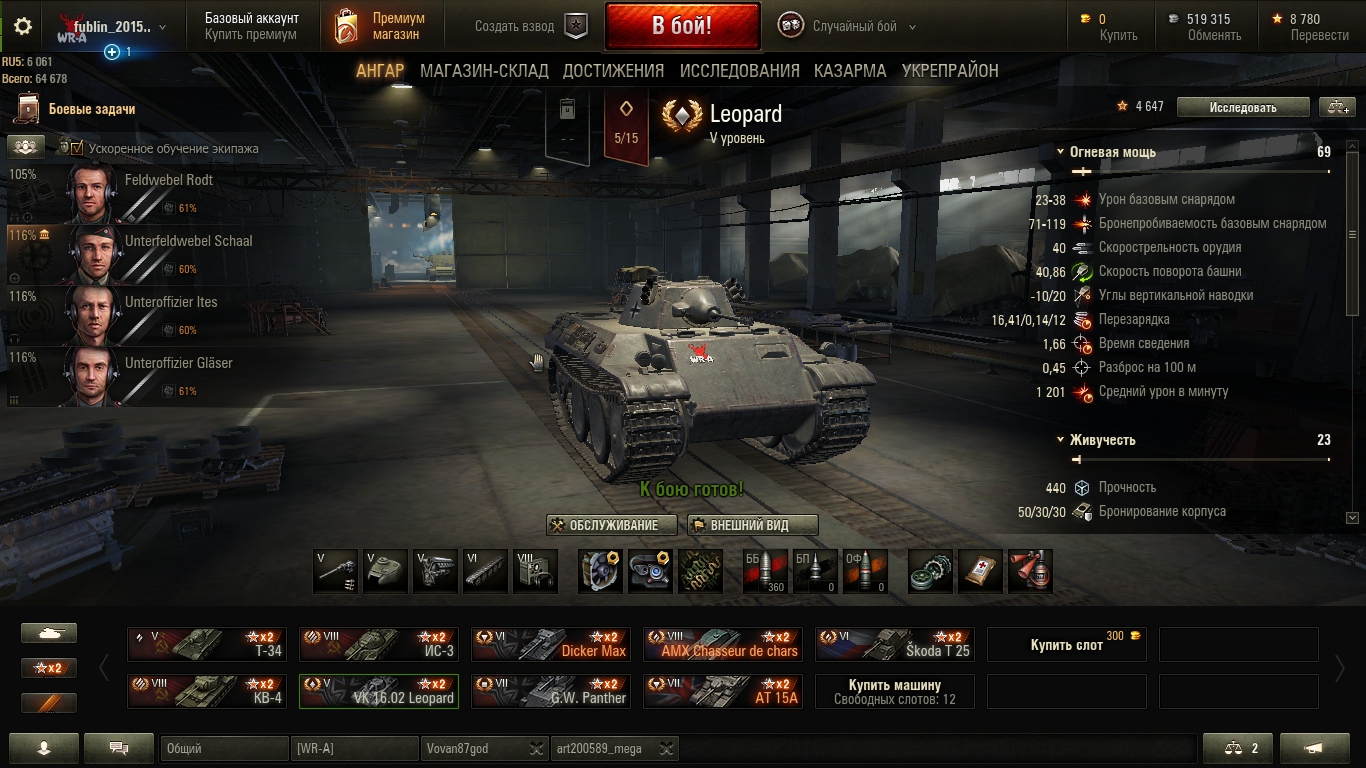This screenshot has height=768, width=1366.
Task: Select crew member Feldwebel Rodt
Action: click(x=130, y=193)
